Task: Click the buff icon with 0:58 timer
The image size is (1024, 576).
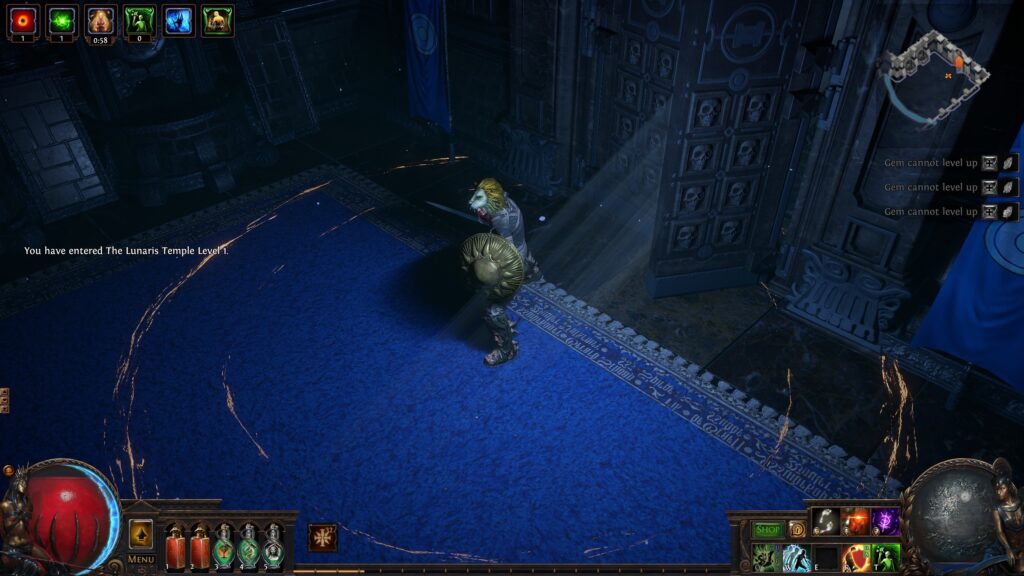Action: tap(100, 20)
